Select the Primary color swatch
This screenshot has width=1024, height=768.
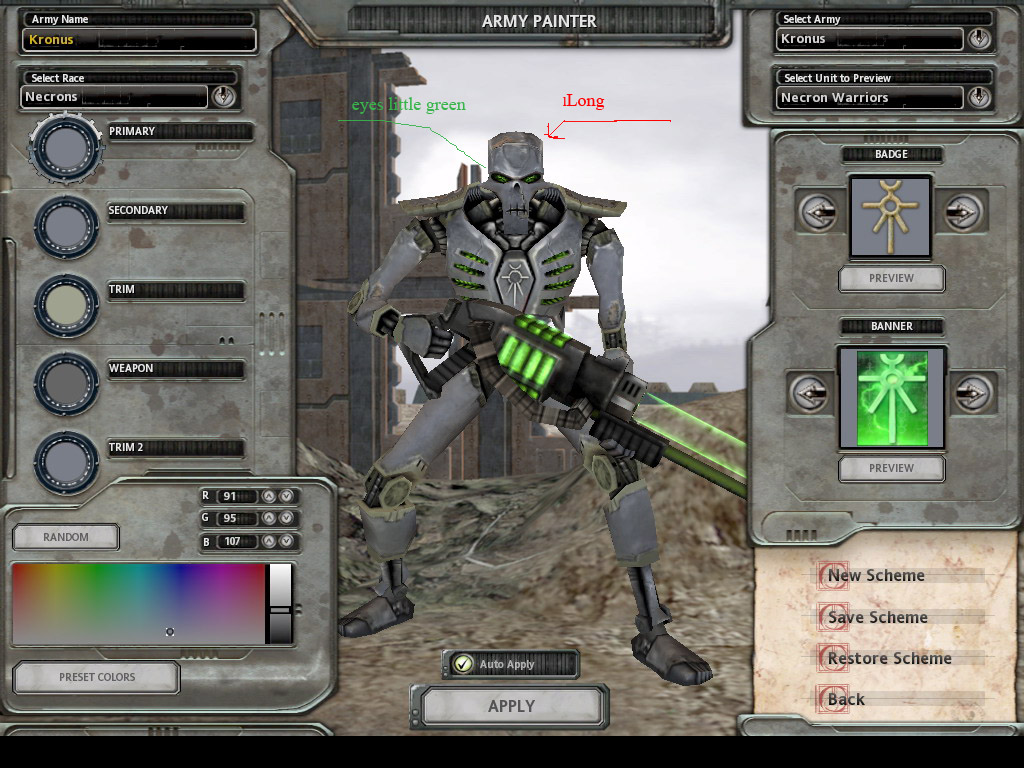[x=67, y=148]
